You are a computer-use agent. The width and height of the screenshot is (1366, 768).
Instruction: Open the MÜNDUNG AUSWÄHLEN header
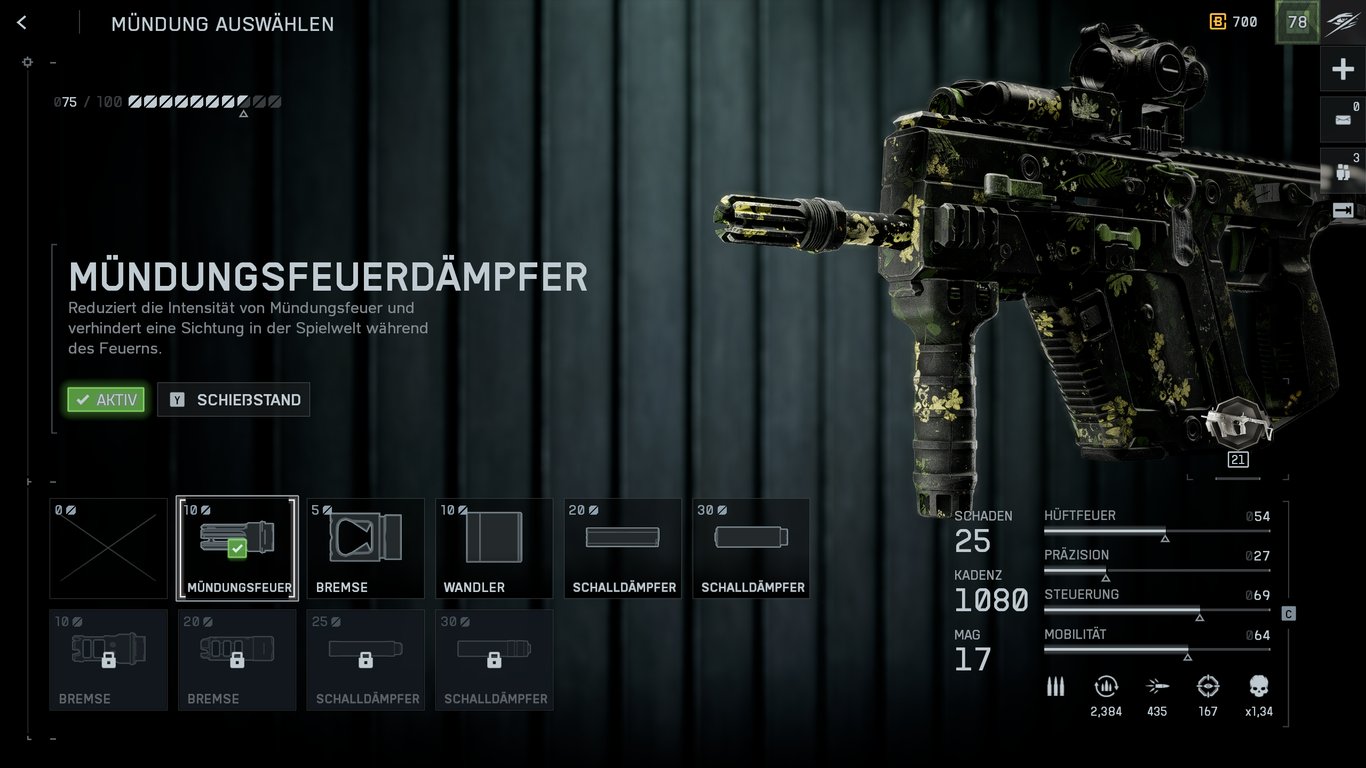click(222, 24)
